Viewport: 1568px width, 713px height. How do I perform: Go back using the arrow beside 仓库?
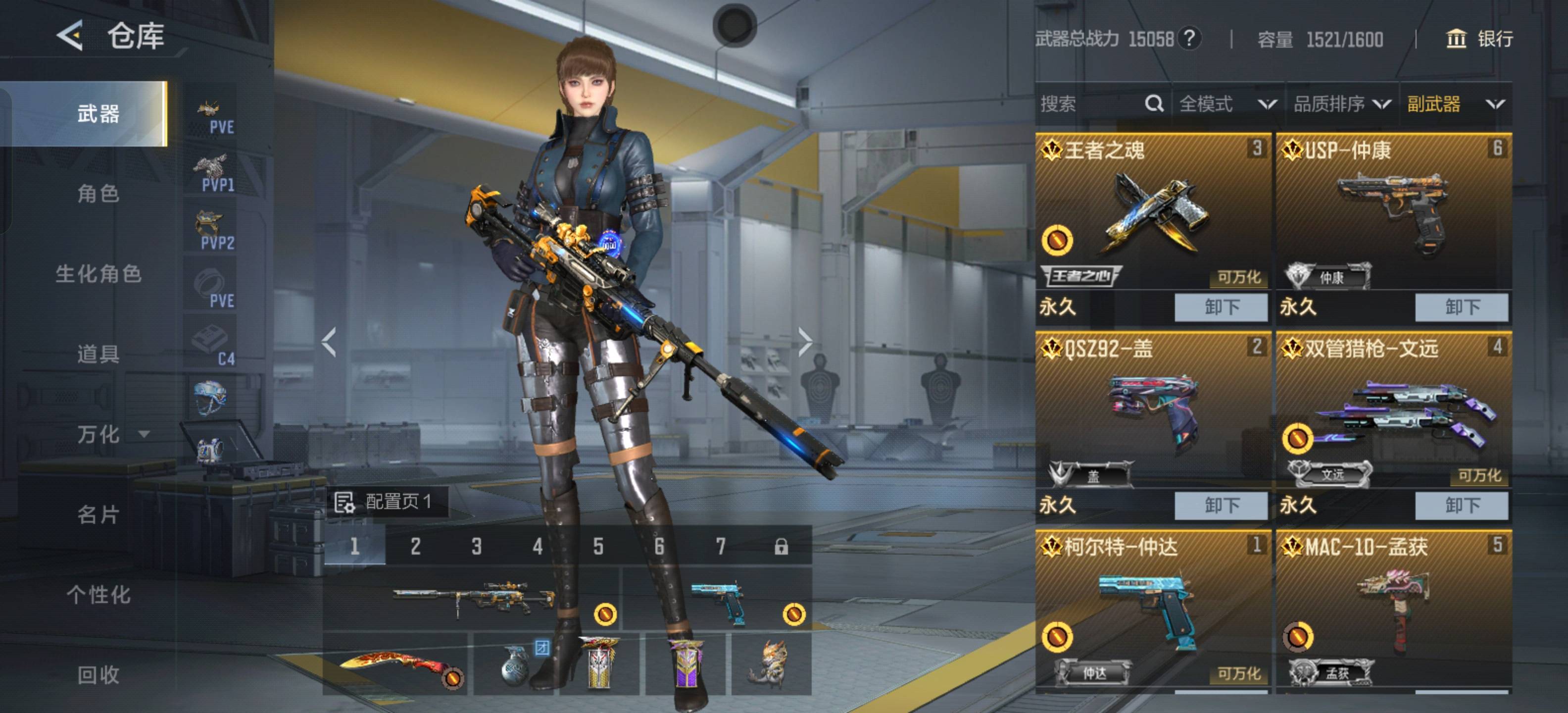[x=70, y=35]
